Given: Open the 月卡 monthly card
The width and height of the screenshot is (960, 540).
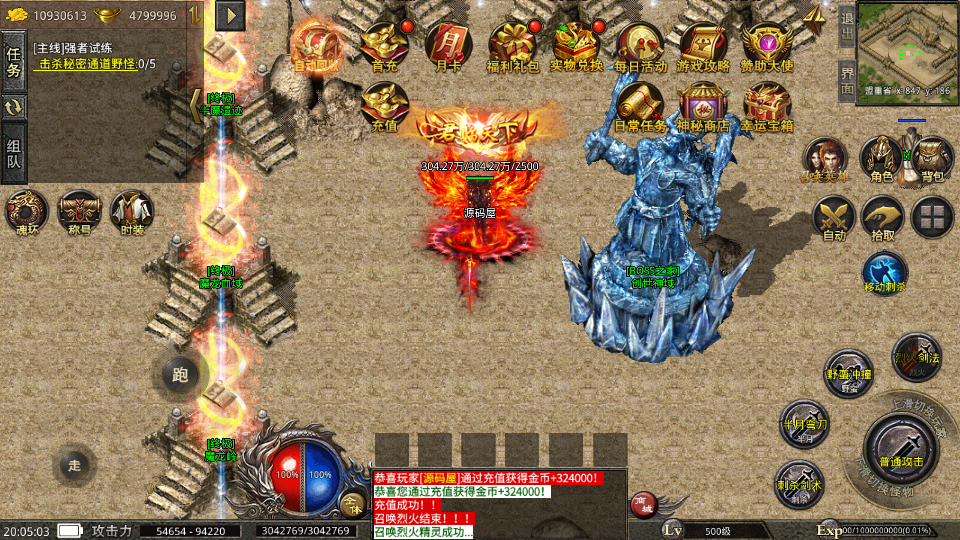Looking at the screenshot, I should coord(447,45).
